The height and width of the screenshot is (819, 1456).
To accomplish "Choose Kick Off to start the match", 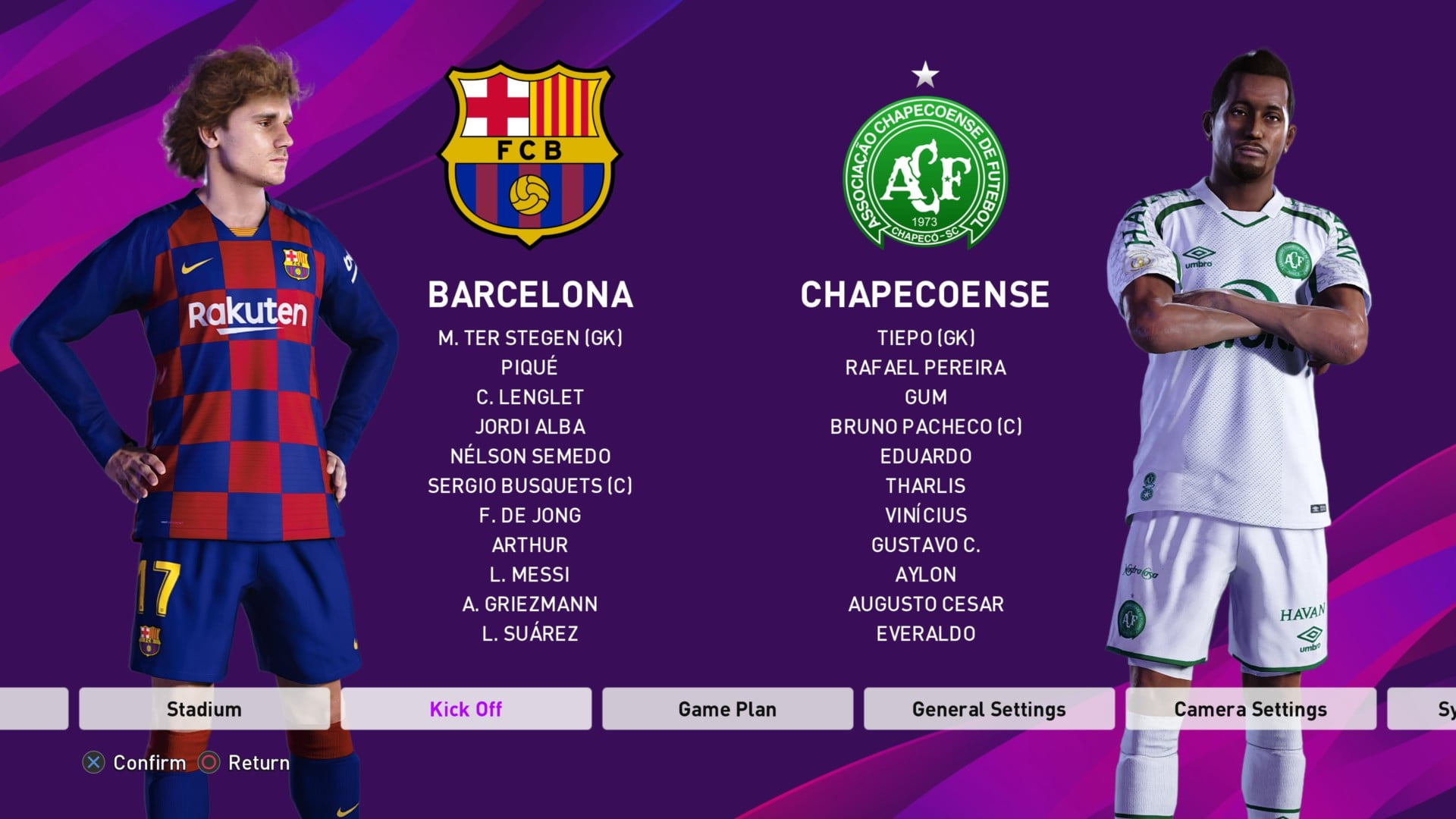I will 466,709.
